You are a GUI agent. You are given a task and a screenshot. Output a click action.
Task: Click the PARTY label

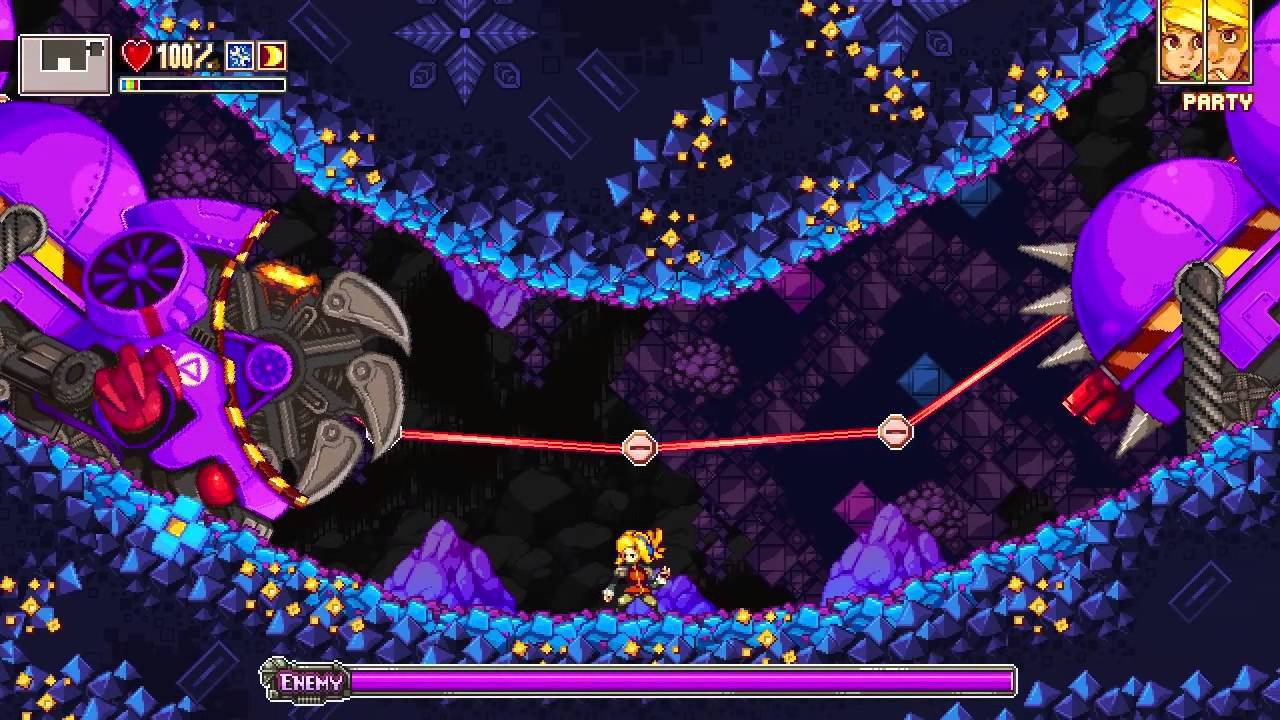point(1218,103)
